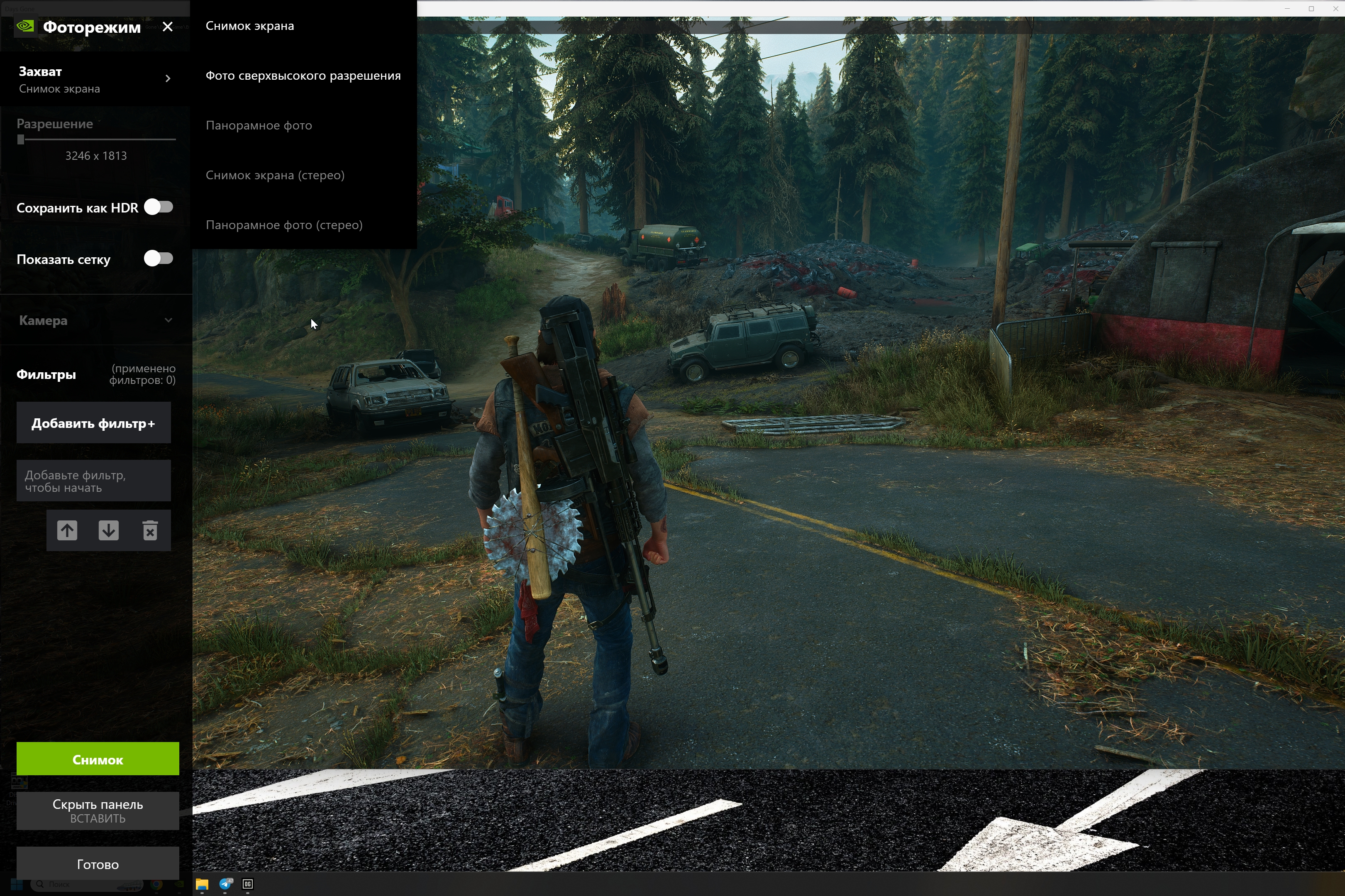Select the Снимок экрана option
1345x896 pixels.
pyautogui.click(x=250, y=26)
